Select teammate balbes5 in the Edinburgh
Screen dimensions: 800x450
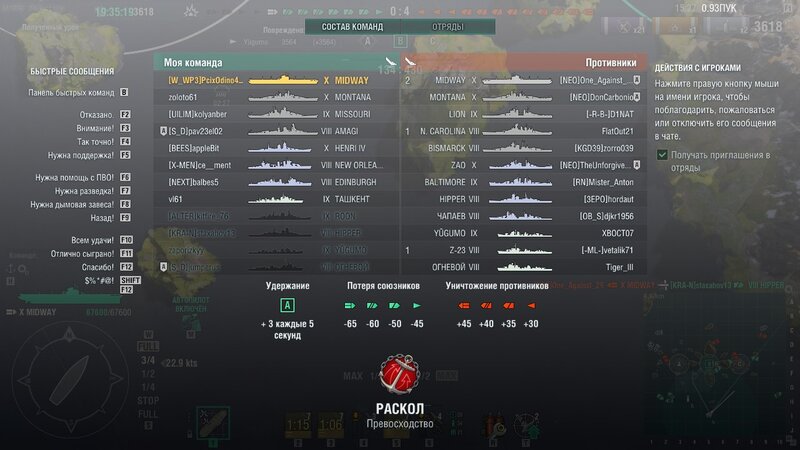point(275,182)
